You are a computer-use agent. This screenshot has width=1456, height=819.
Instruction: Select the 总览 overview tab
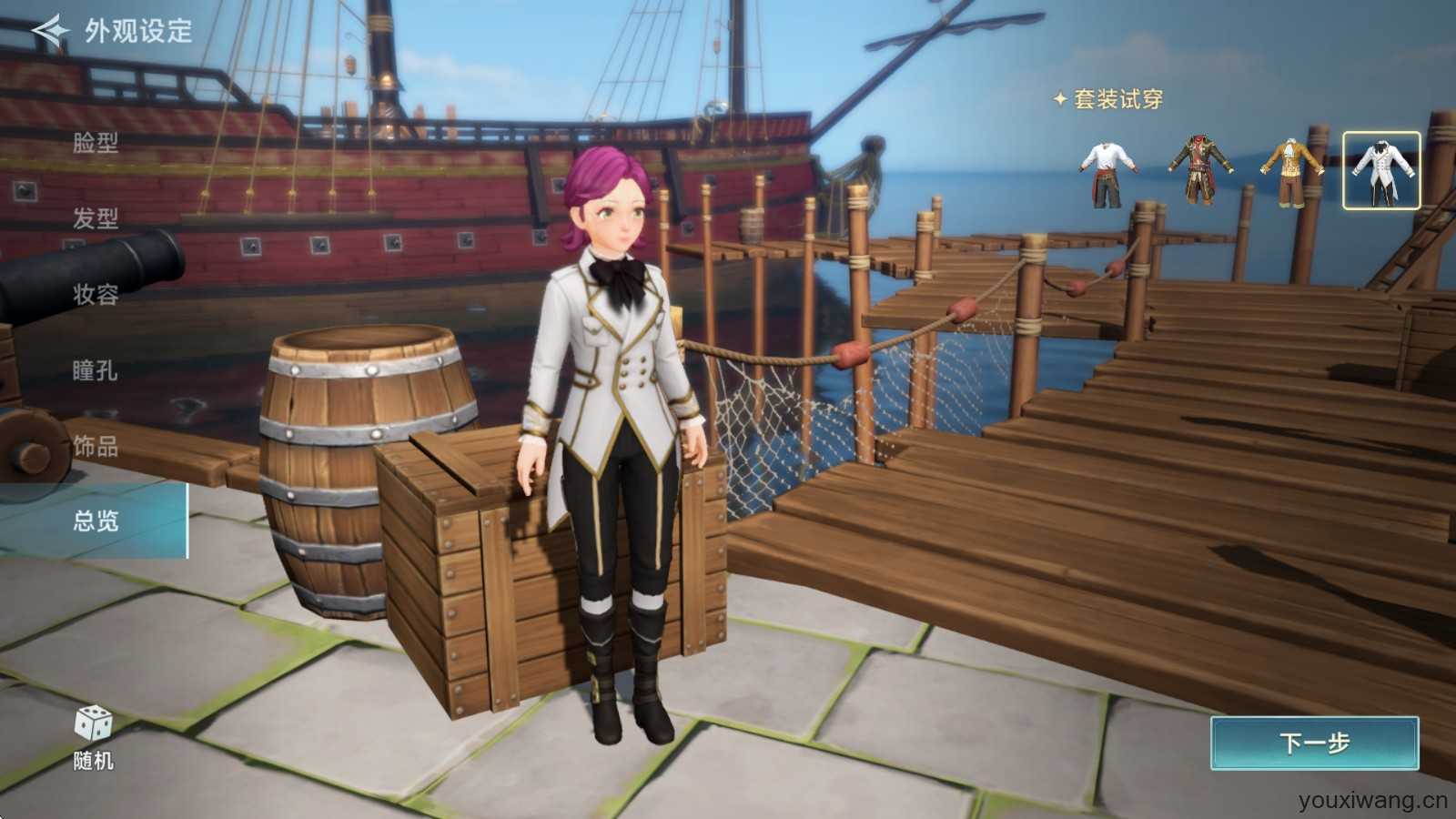click(96, 521)
